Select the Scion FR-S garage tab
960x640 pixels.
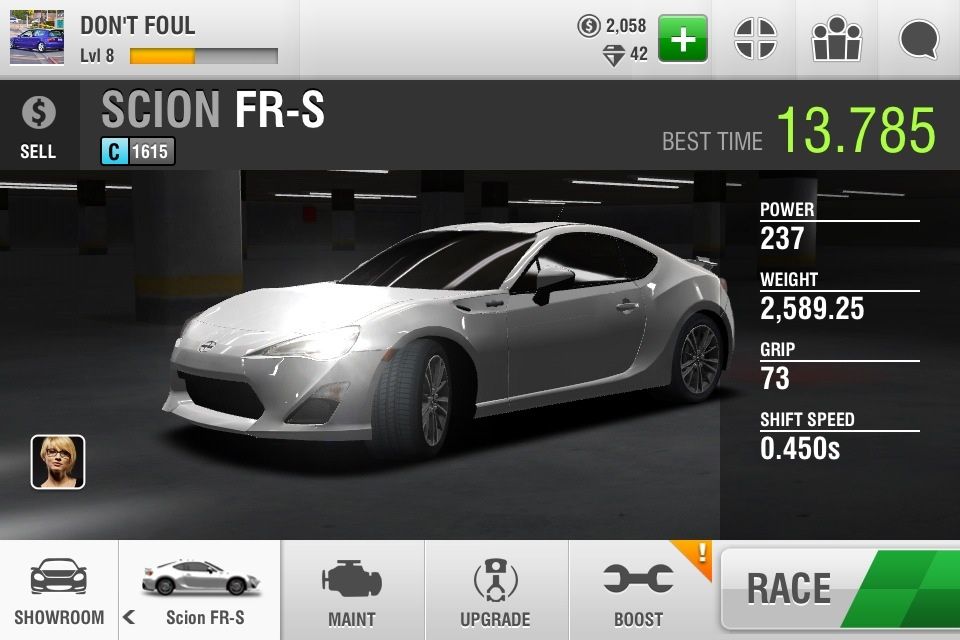coord(205,592)
